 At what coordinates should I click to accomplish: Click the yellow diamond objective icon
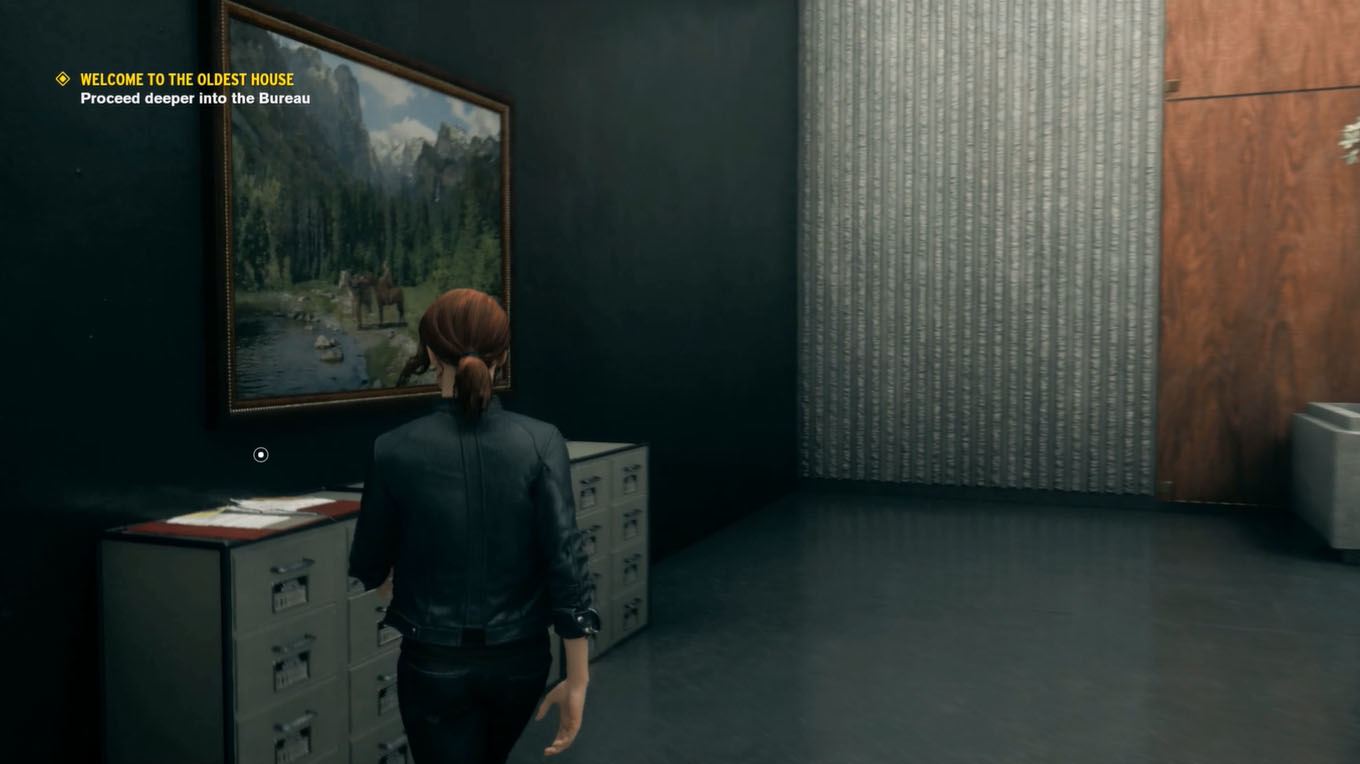[x=63, y=77]
